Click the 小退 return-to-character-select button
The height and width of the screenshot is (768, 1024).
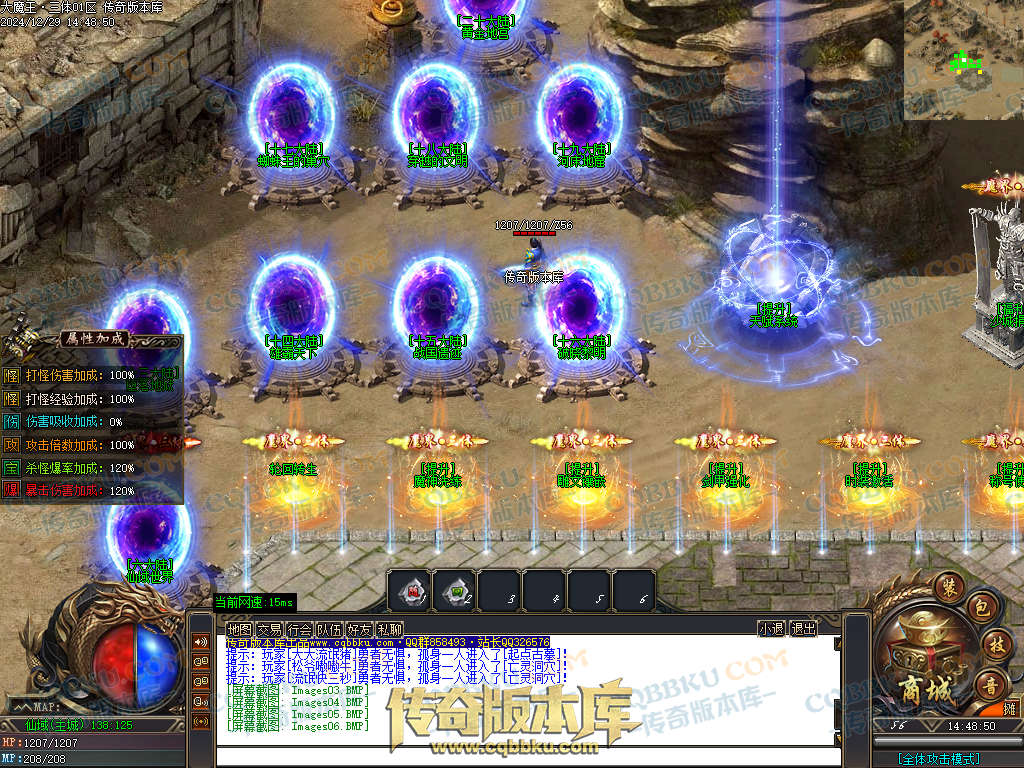click(x=771, y=629)
